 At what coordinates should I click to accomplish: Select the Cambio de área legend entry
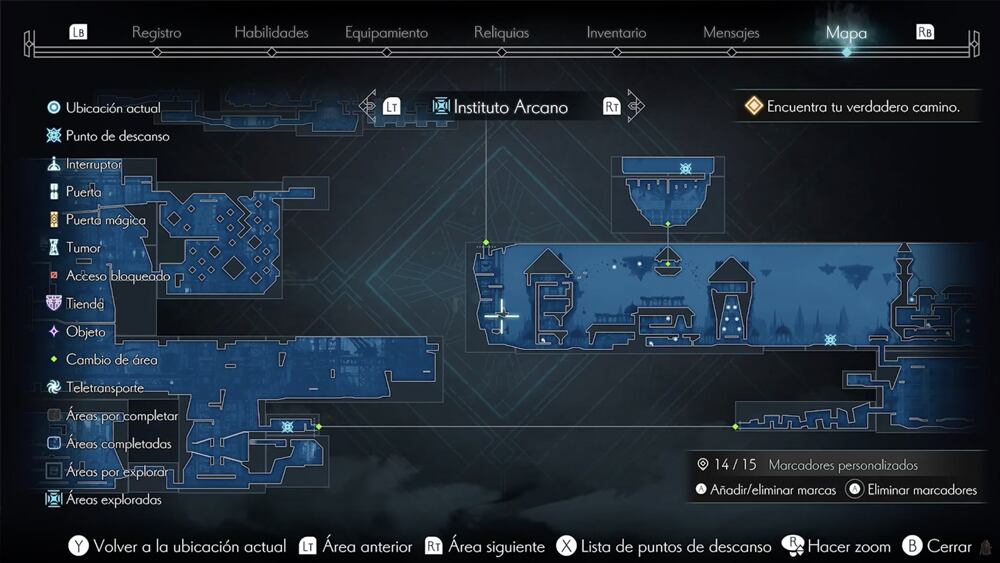tap(111, 360)
